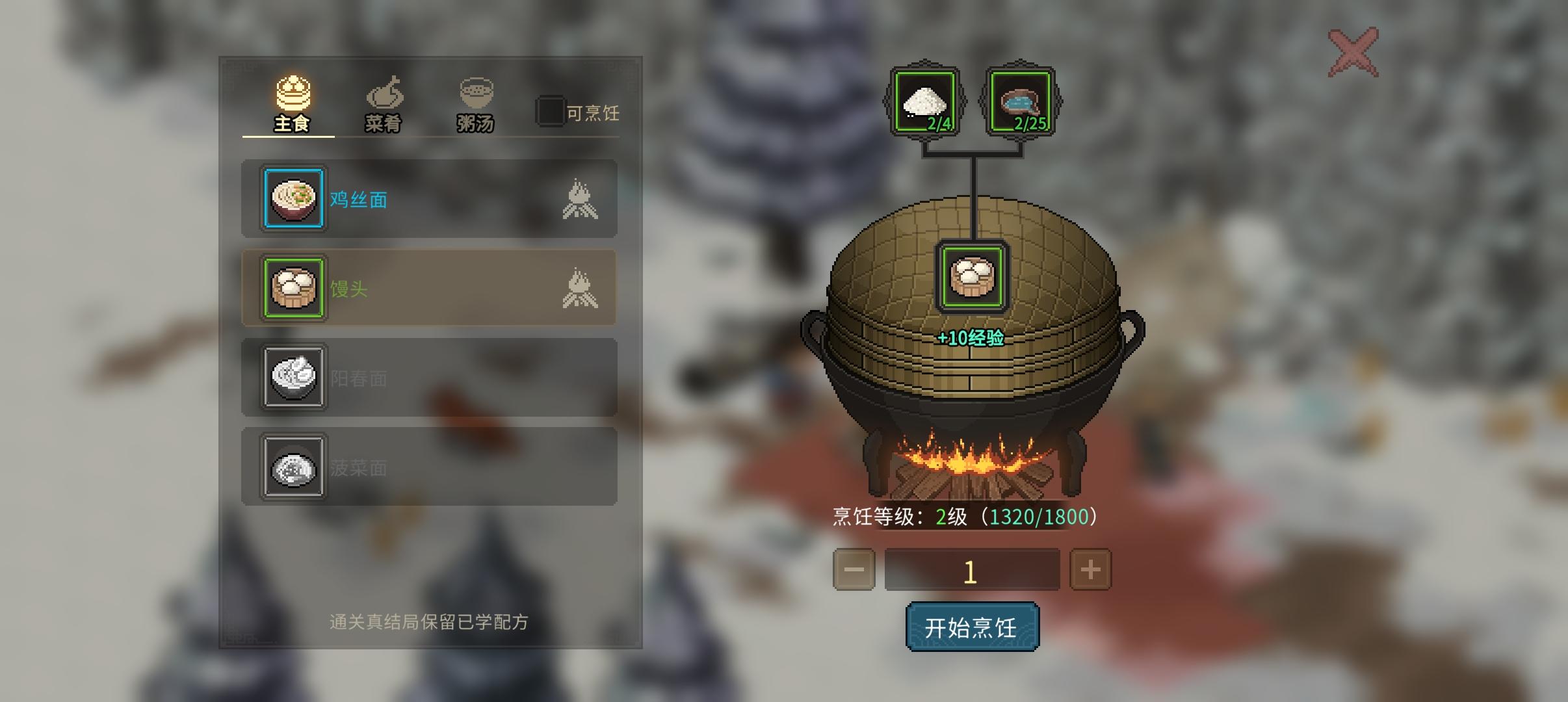The height and width of the screenshot is (702, 1568).
Task: Click the 菠菜面 recipe icon
Action: (x=294, y=468)
